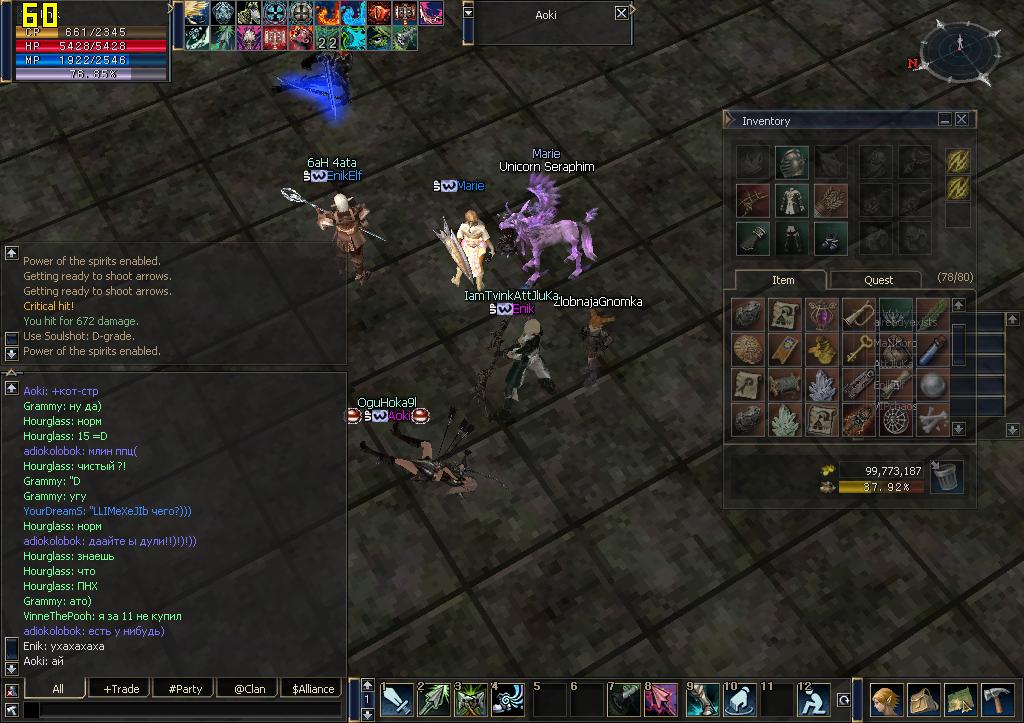
Task: Close the Inventory window
Action: click(x=962, y=120)
